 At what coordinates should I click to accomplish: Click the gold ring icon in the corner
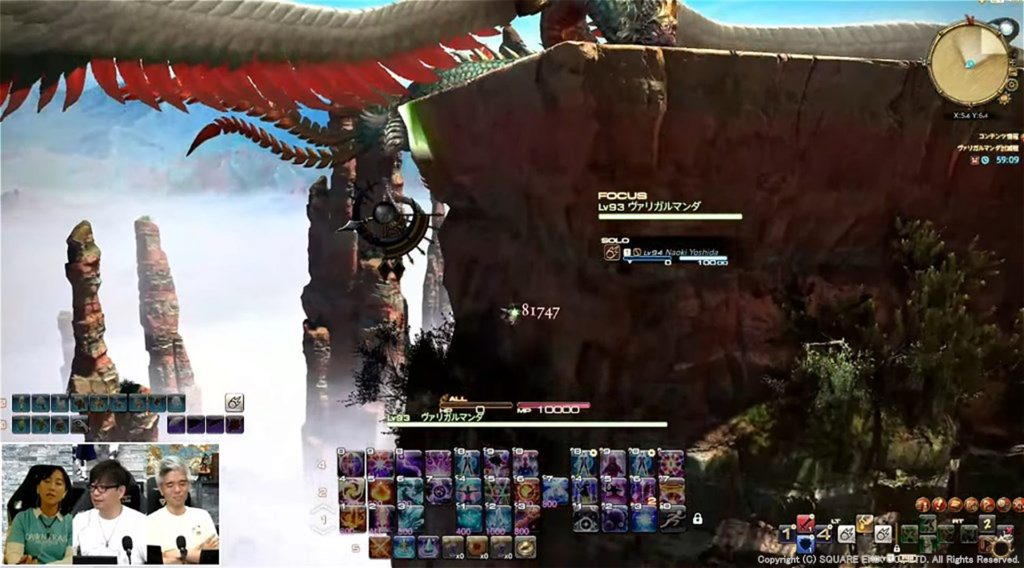point(1001,546)
